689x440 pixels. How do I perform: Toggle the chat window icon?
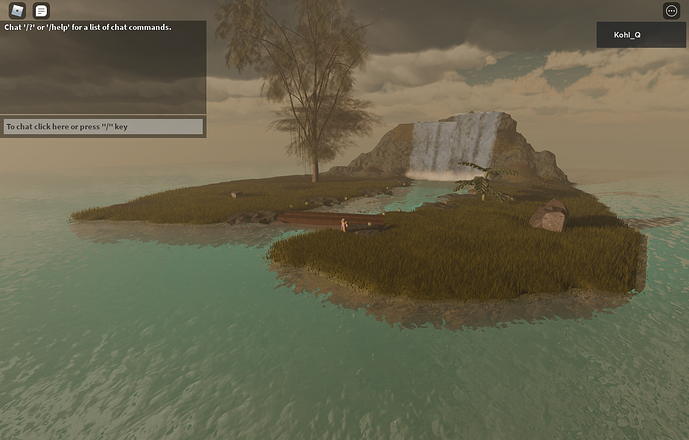click(x=41, y=10)
